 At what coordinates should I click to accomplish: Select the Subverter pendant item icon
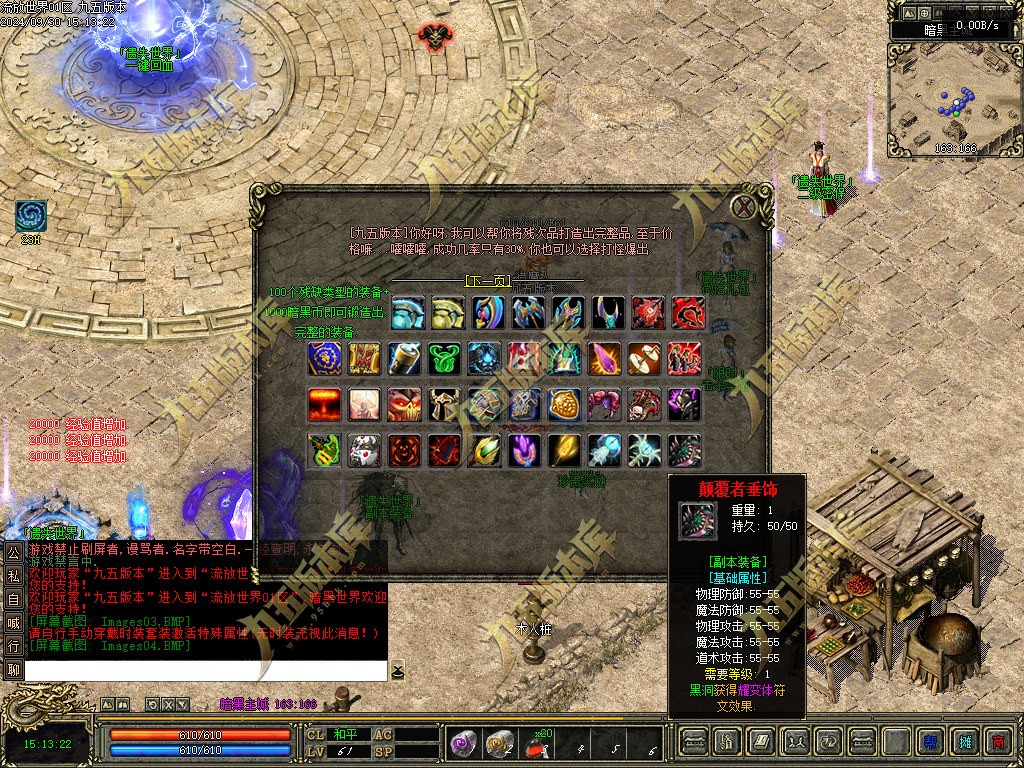pyautogui.click(x=685, y=450)
